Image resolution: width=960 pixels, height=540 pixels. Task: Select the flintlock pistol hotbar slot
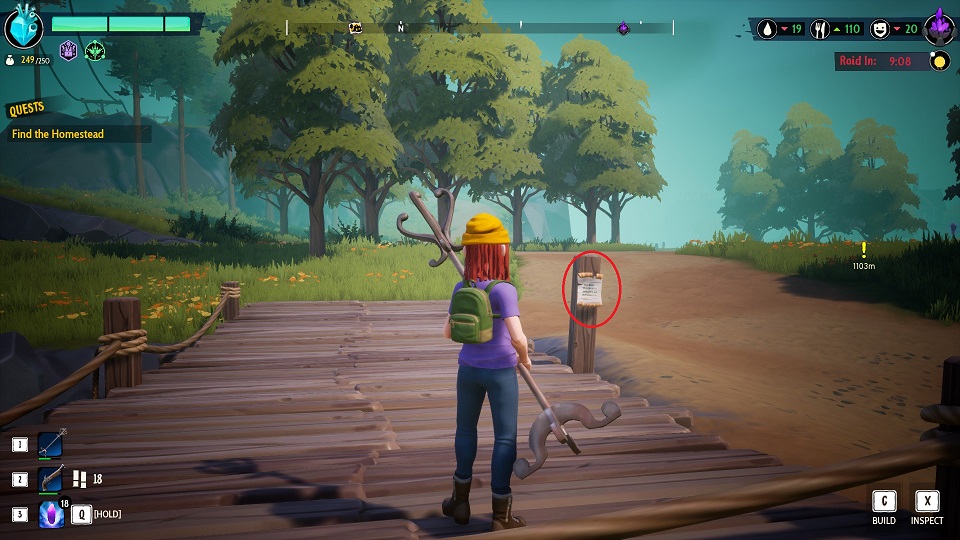click(51, 480)
